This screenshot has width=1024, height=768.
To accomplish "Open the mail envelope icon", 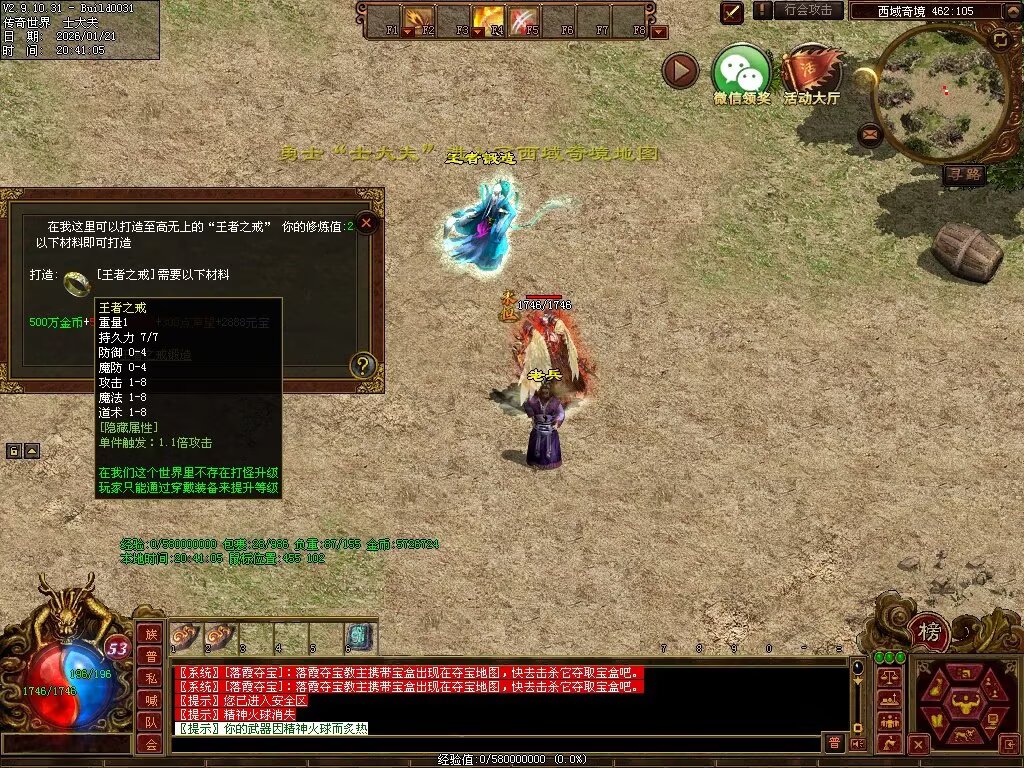I will coord(870,133).
